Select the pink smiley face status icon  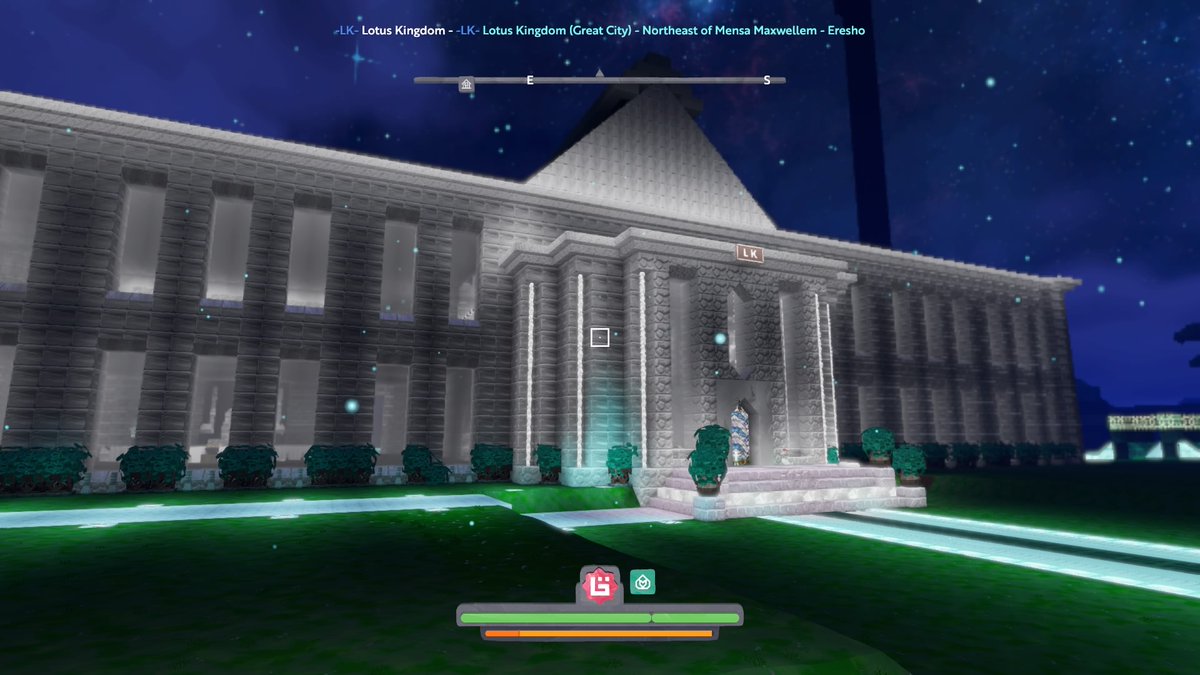click(599, 584)
